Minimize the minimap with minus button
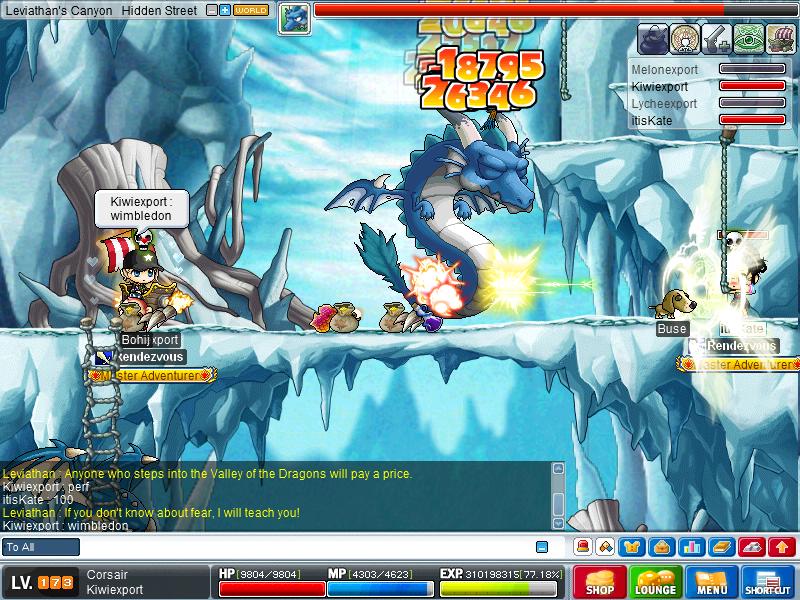This screenshot has height=600, width=800. pyautogui.click(x=211, y=10)
